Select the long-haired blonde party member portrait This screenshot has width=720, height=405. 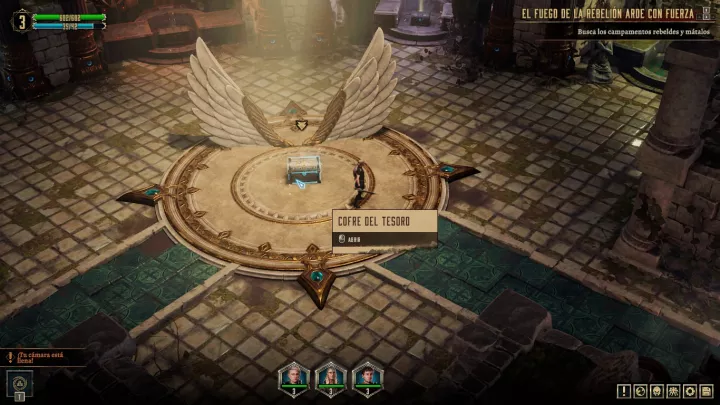pos(330,376)
